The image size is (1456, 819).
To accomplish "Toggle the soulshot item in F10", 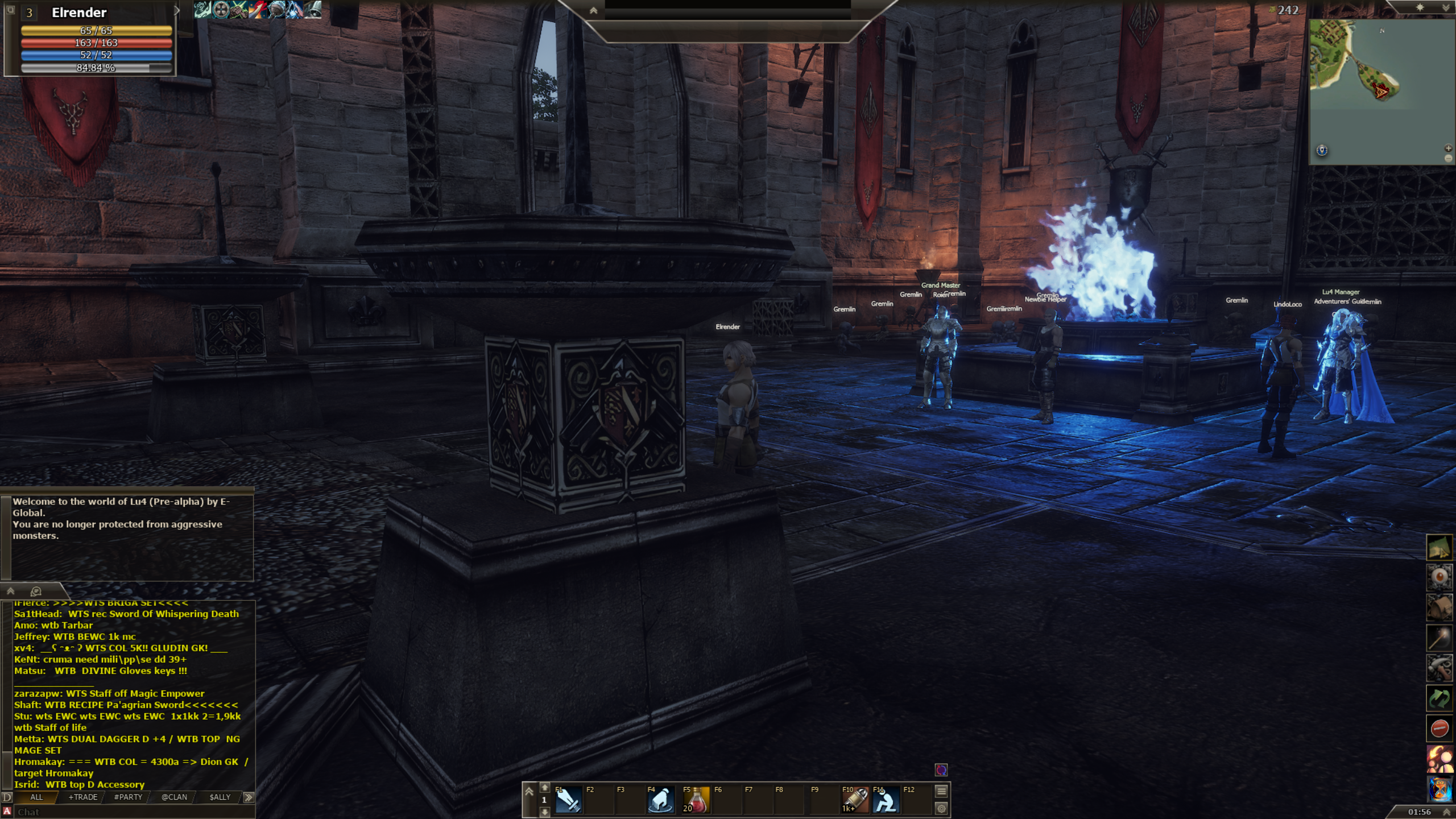I will [855, 800].
